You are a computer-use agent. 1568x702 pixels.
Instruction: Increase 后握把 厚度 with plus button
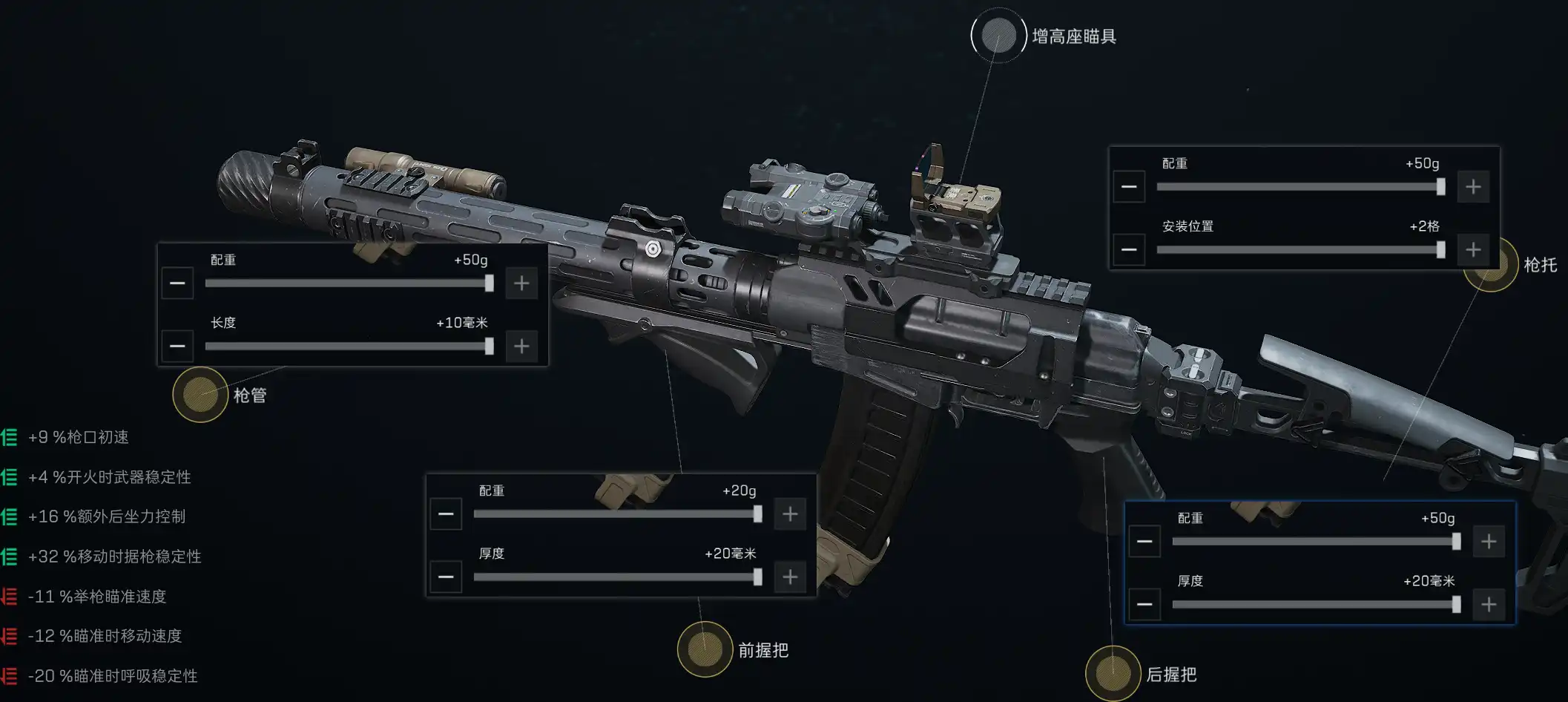[x=1489, y=605]
